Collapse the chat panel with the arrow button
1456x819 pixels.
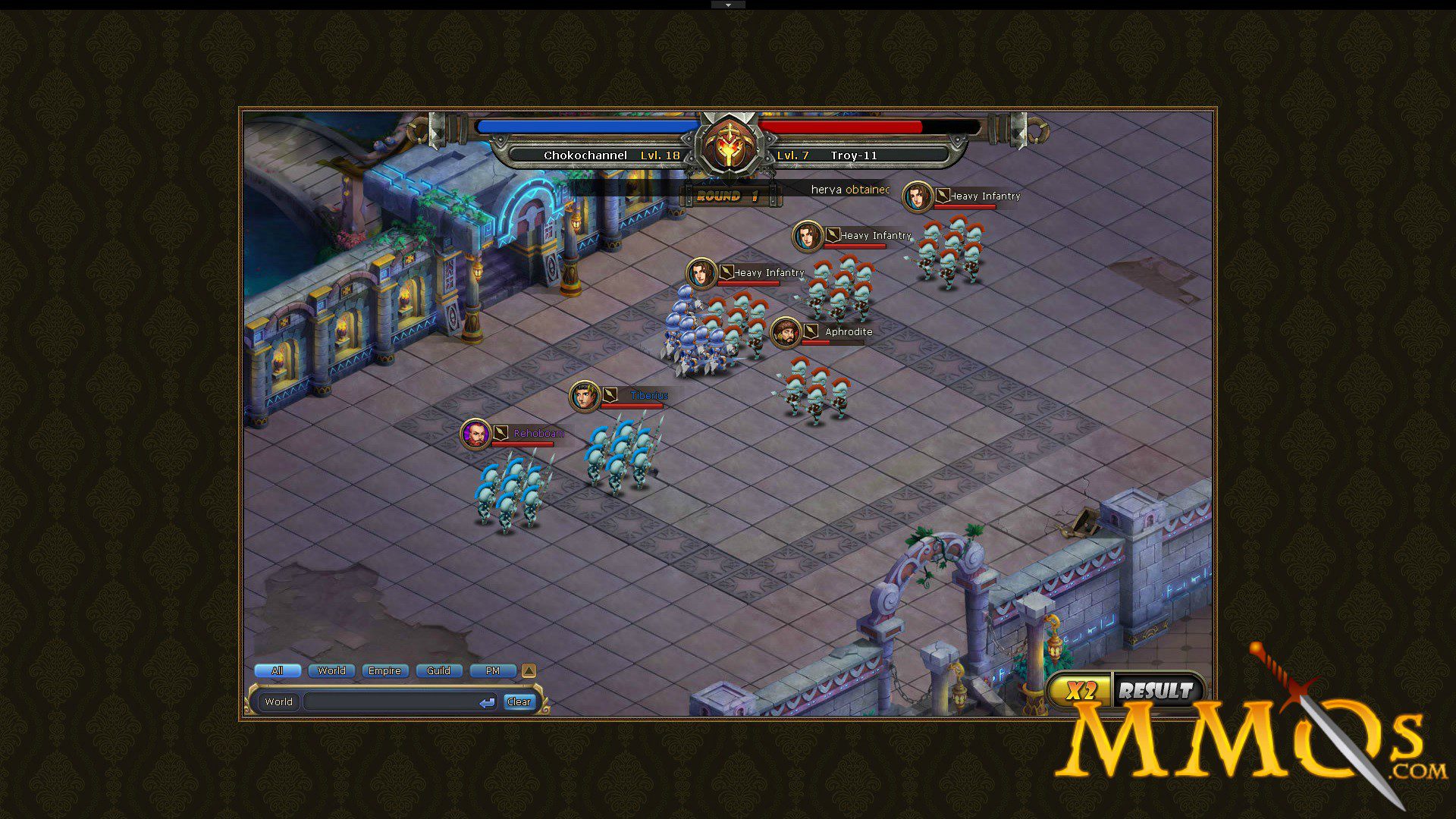pos(529,670)
